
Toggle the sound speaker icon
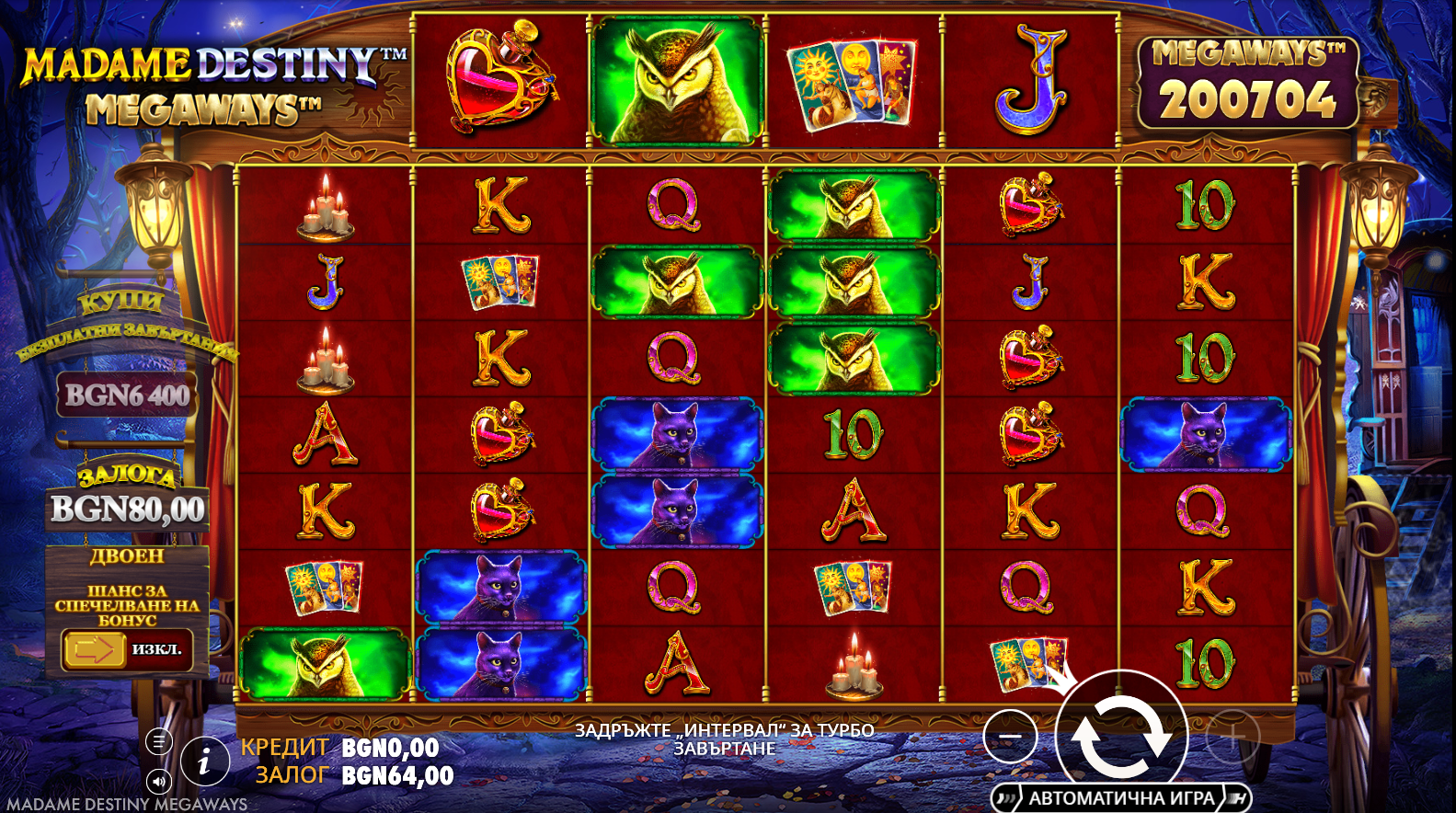(x=159, y=782)
